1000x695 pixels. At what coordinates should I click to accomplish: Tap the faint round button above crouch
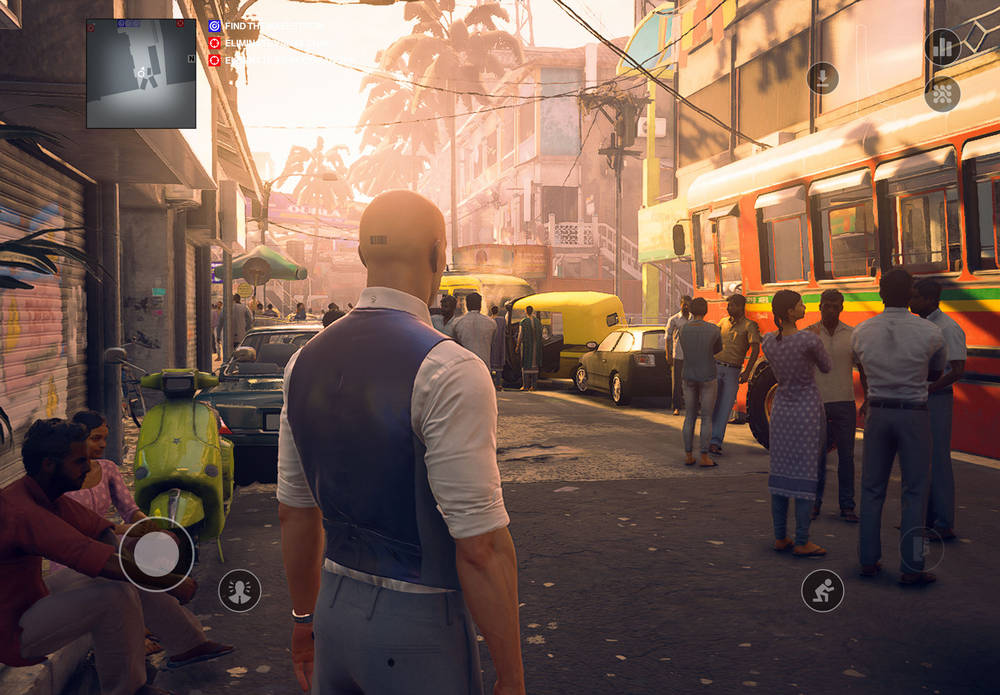(921, 549)
